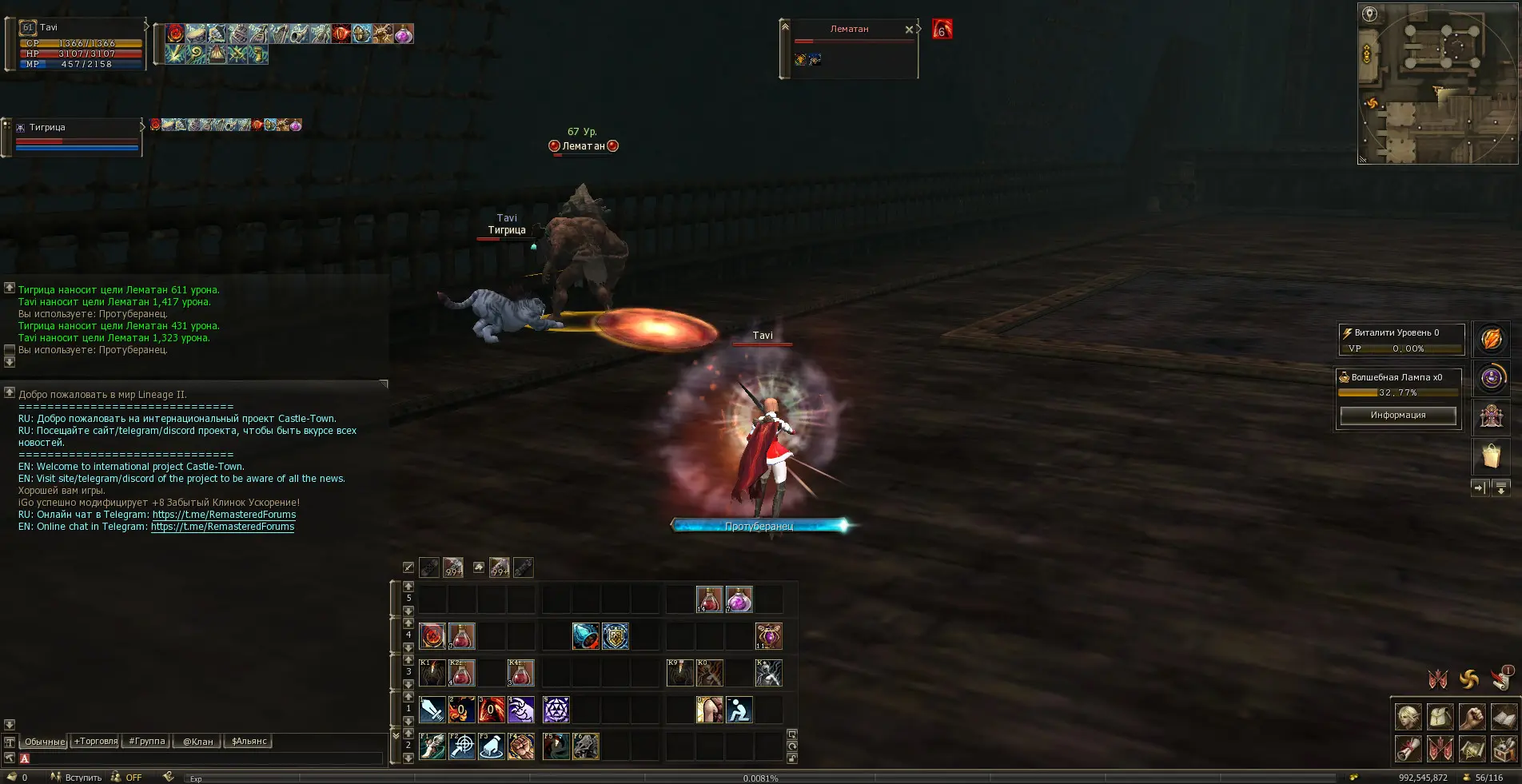1522x784 pixels.
Task: Open the shopping bag store icon
Action: (1491, 457)
